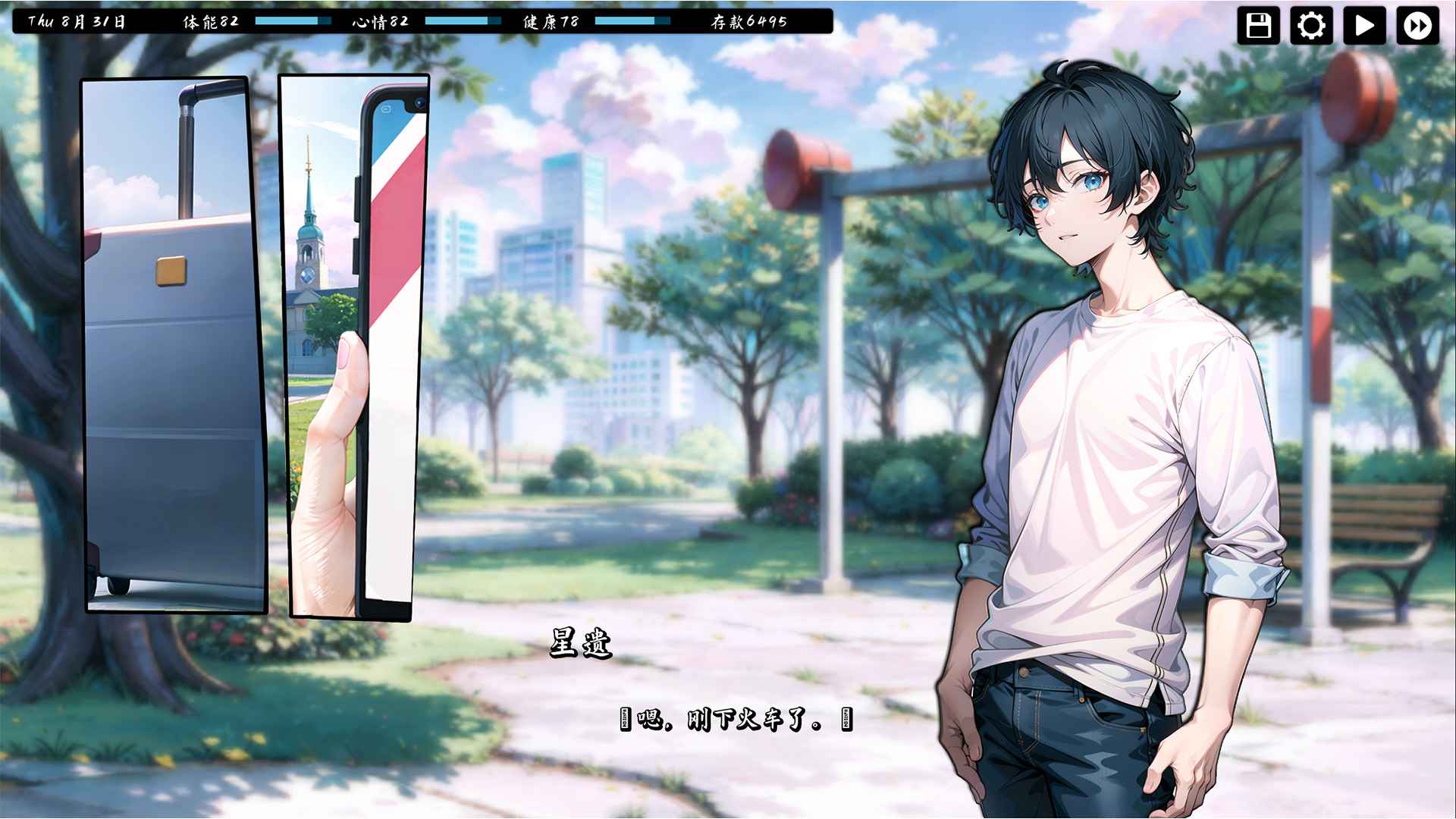Image resolution: width=1456 pixels, height=819 pixels.
Task: Open settings via the gear icon
Action: point(1311,26)
